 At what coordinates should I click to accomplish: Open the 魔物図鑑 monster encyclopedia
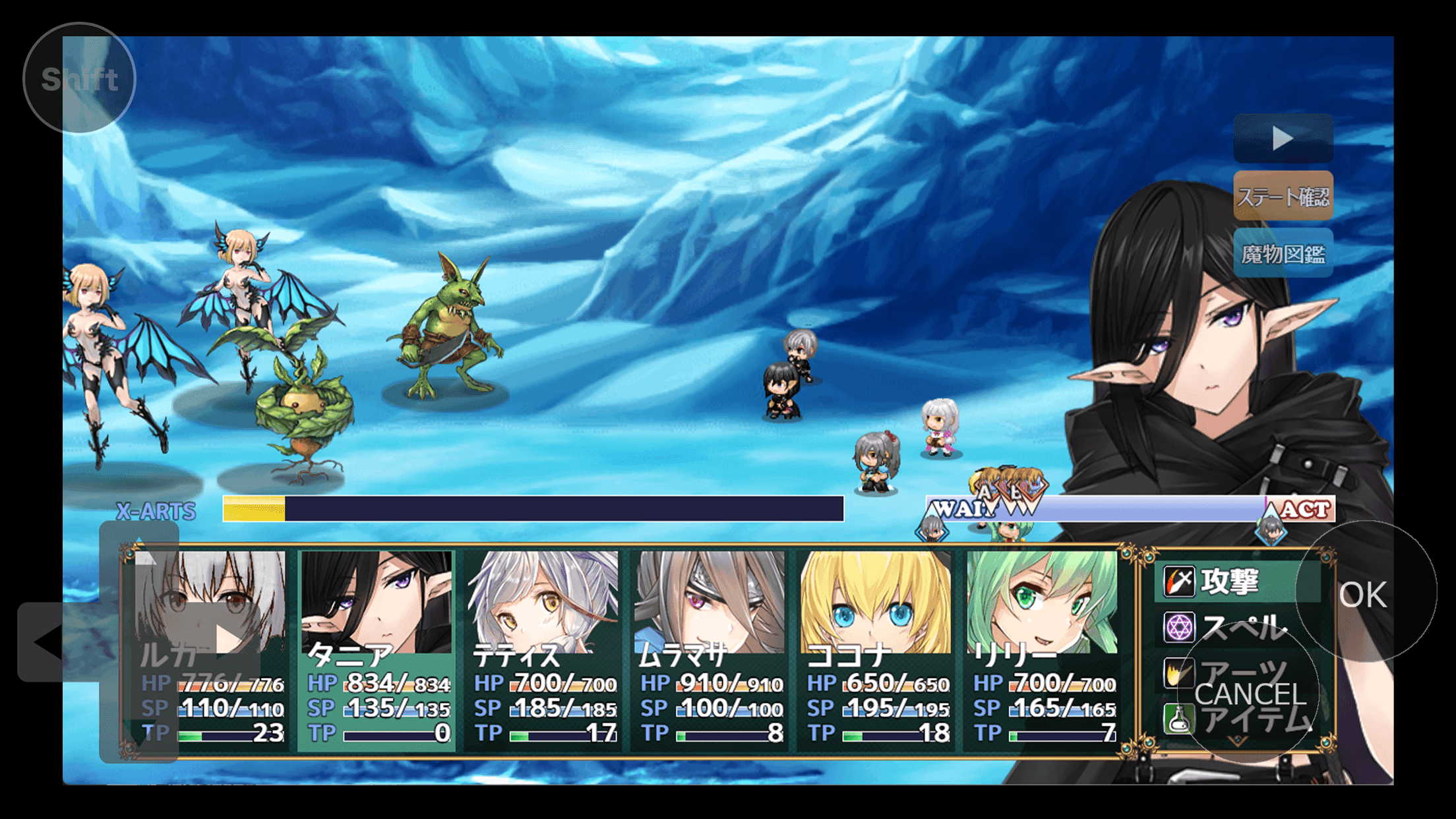click(1283, 254)
